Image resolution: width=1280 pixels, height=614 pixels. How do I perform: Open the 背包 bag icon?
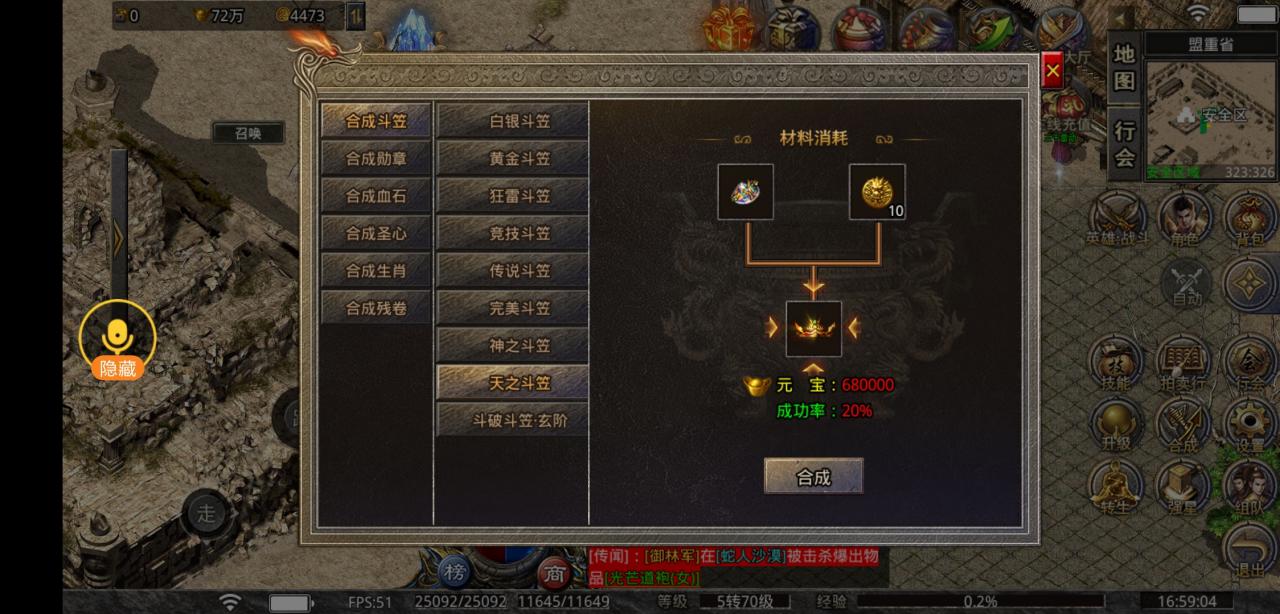(x=1250, y=217)
